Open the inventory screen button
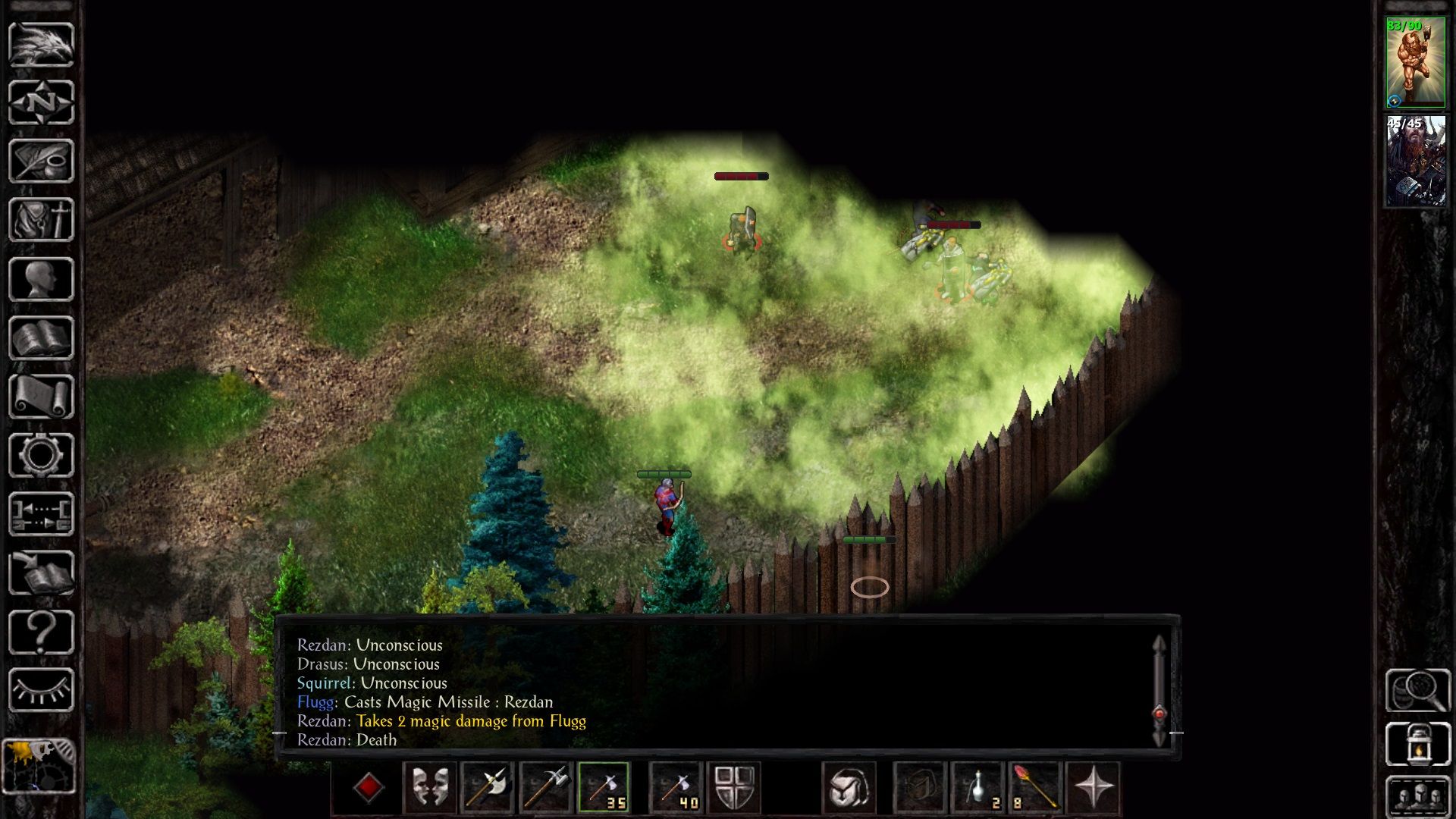Viewport: 1456px width, 819px height. [41, 220]
